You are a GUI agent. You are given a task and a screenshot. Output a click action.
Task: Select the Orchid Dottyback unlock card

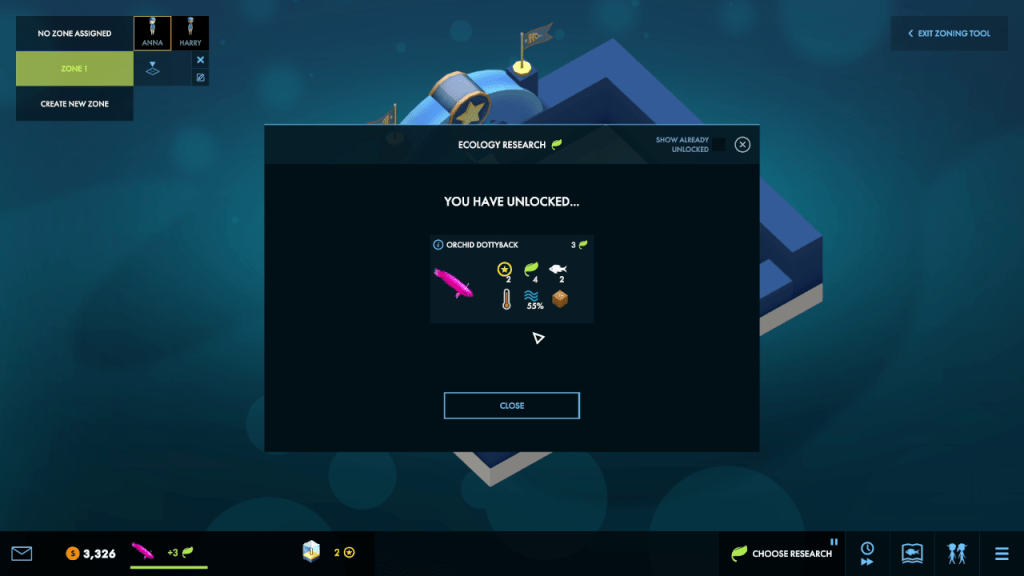pyautogui.click(x=511, y=279)
